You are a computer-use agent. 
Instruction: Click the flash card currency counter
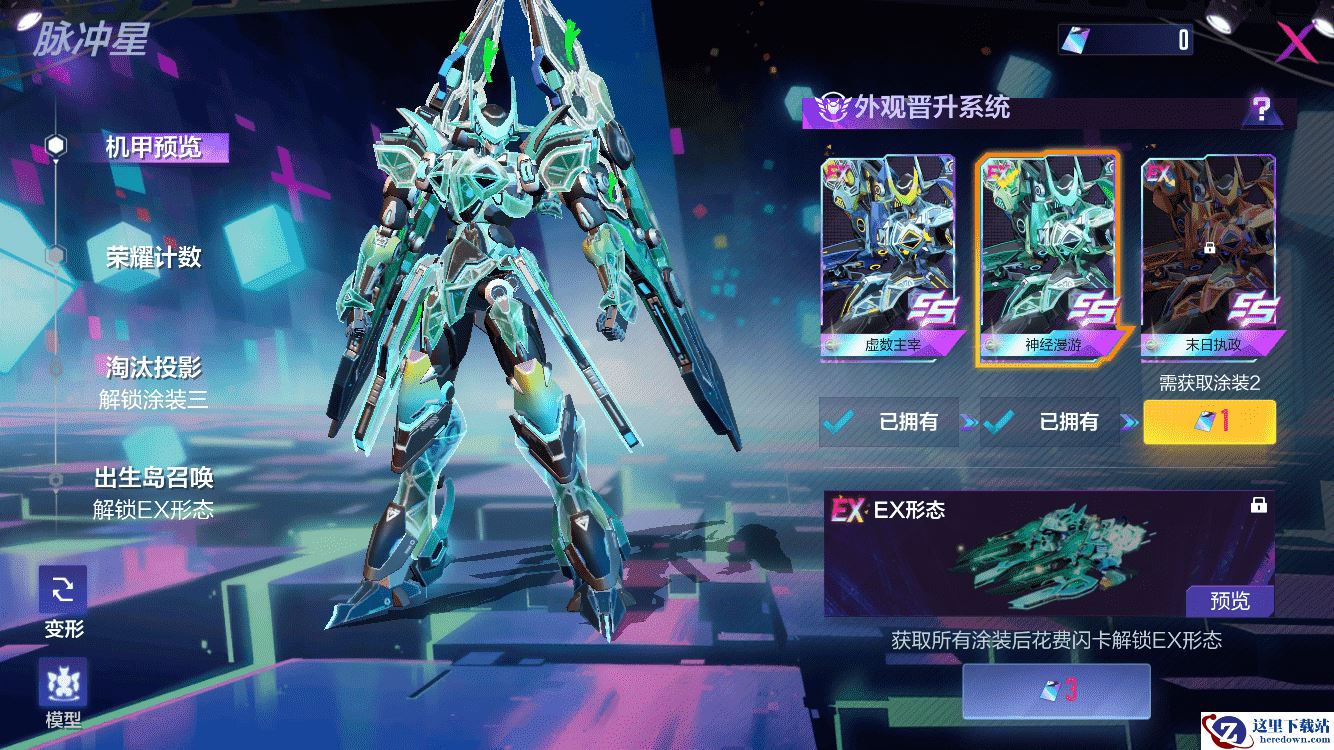(x=1125, y=40)
